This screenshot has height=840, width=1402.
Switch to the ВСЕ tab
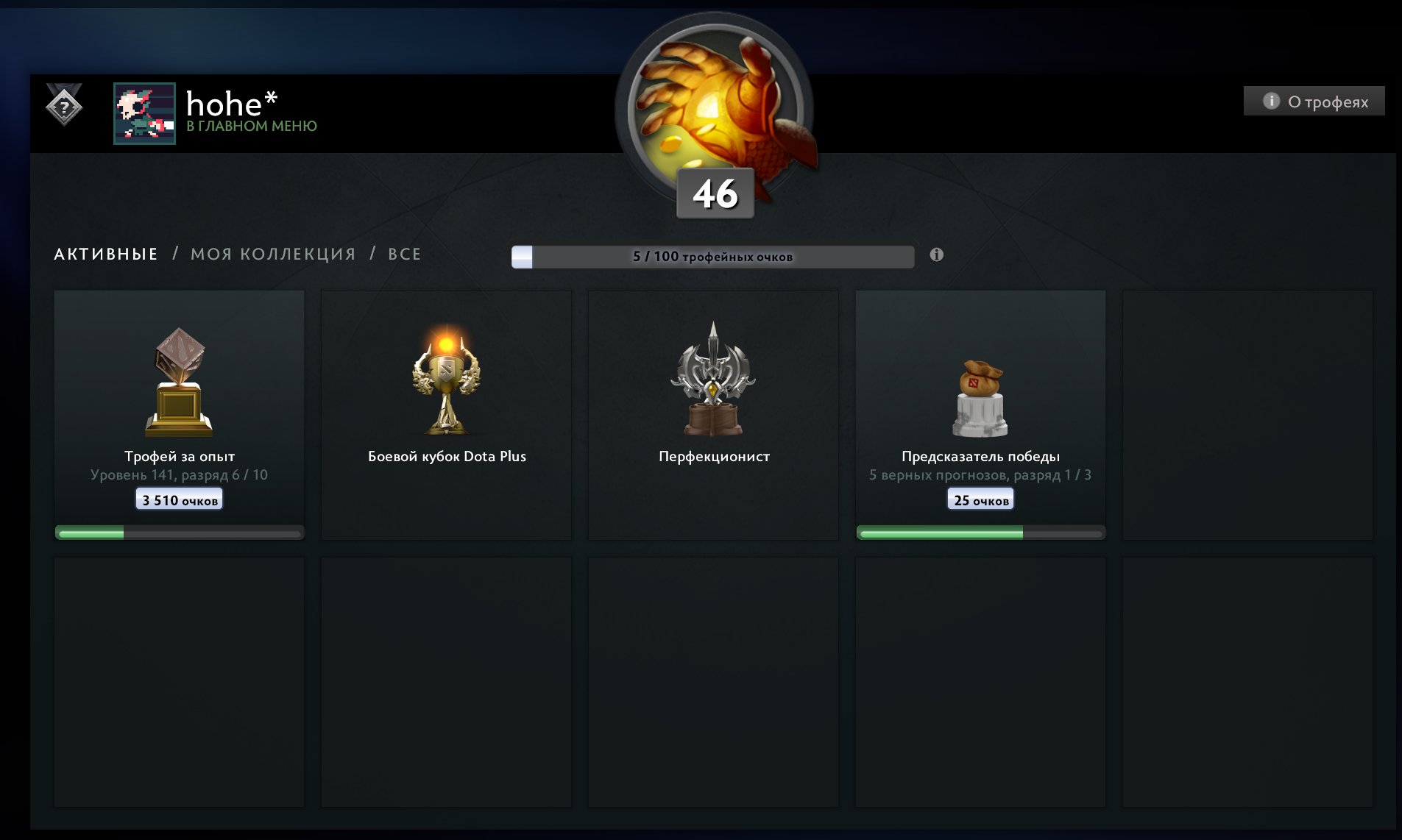coord(404,254)
